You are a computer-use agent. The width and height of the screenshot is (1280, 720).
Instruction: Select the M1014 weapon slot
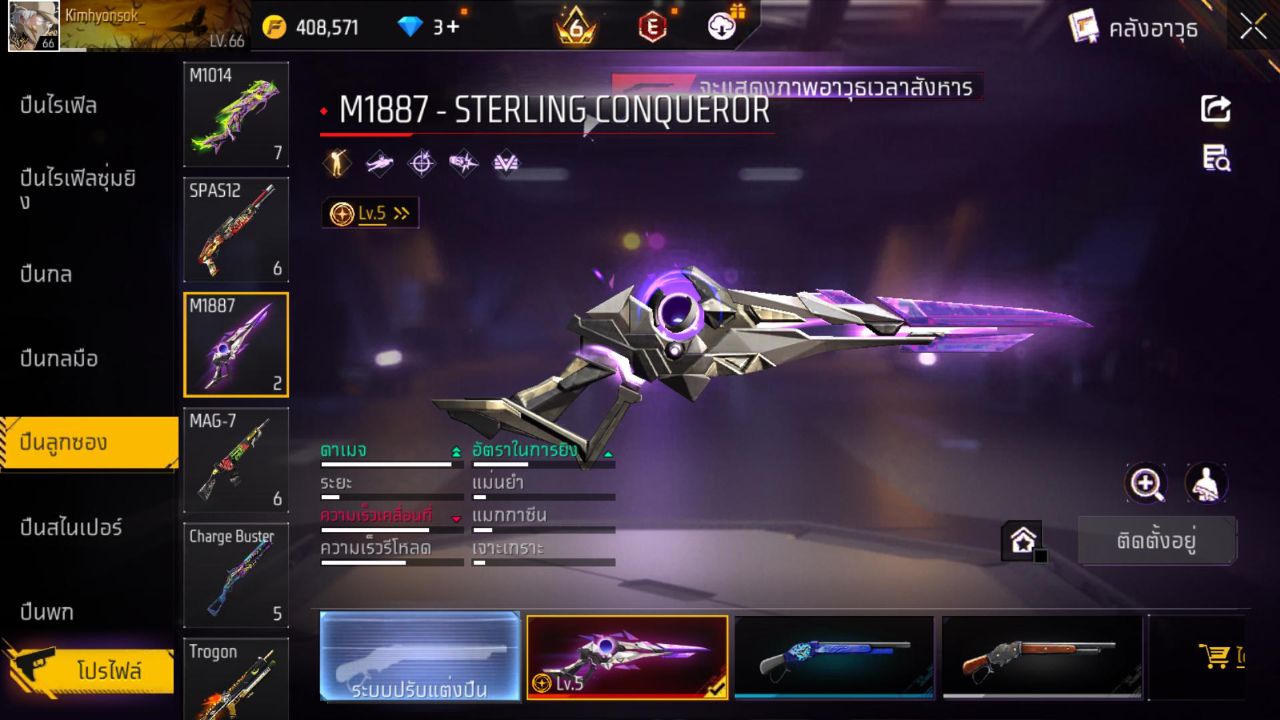236,114
